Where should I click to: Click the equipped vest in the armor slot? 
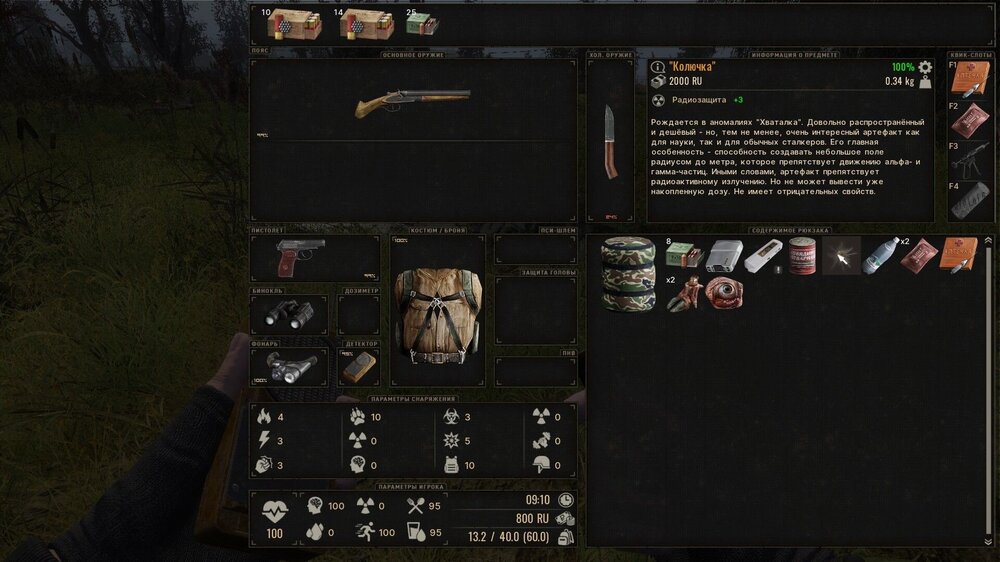coord(437,313)
